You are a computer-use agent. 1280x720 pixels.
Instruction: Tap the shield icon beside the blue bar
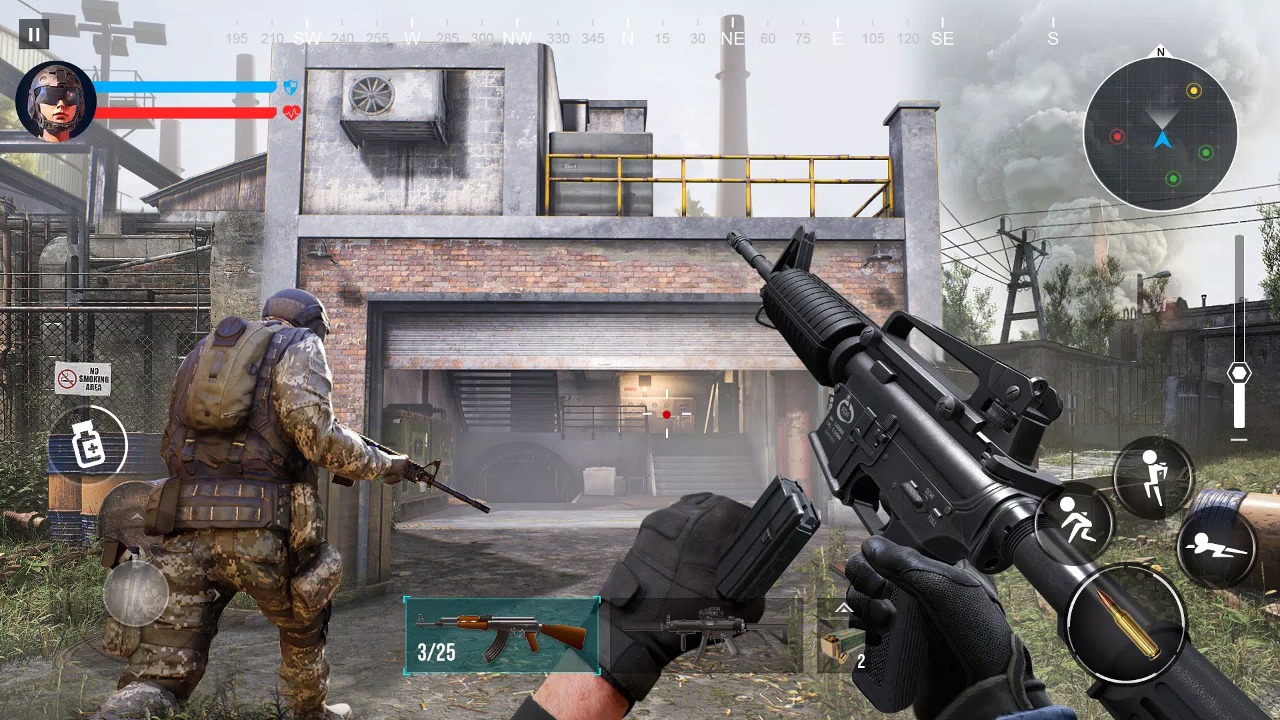coord(289,88)
